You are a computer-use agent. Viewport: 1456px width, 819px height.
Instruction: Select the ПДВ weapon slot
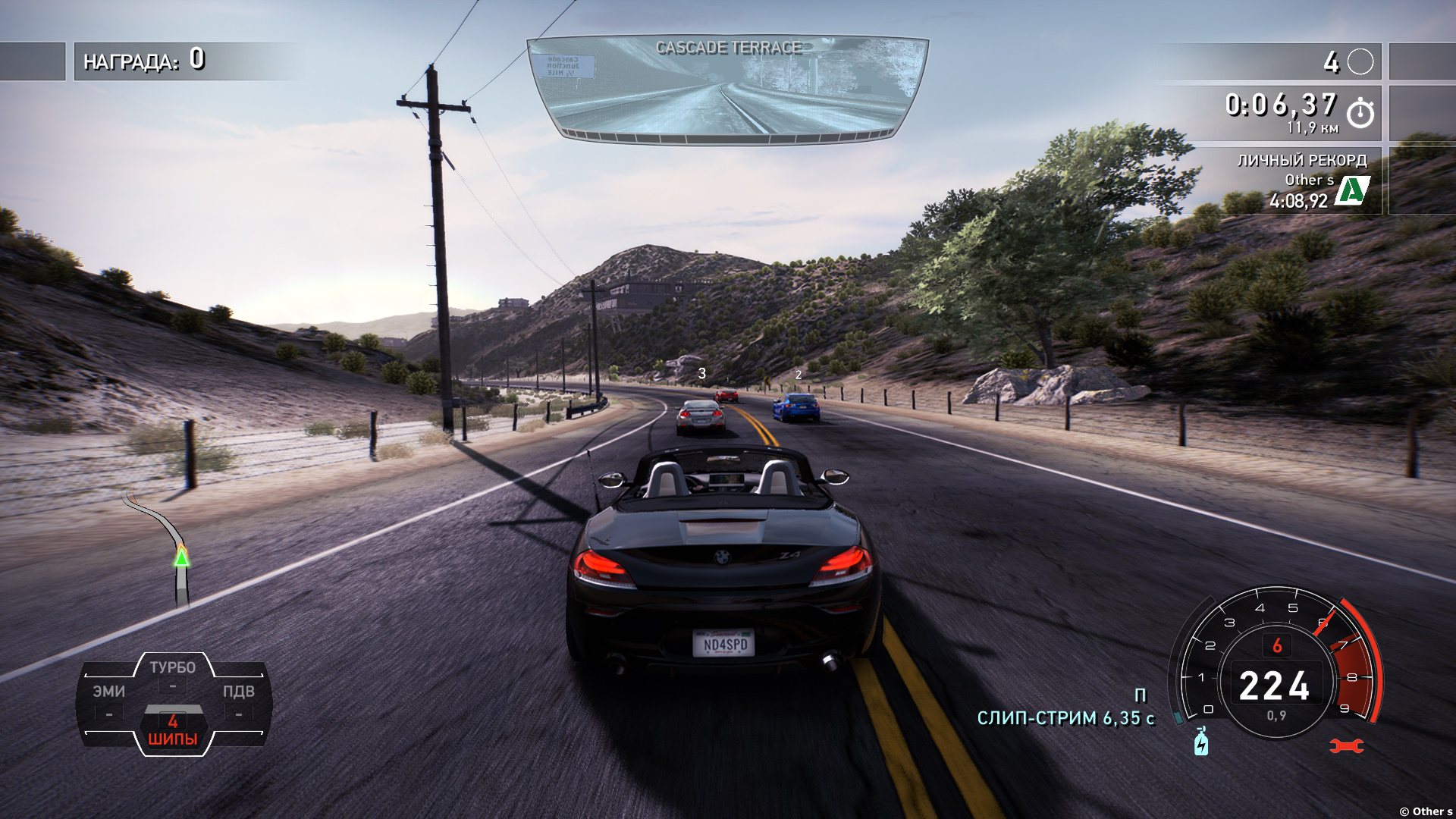coord(238,700)
